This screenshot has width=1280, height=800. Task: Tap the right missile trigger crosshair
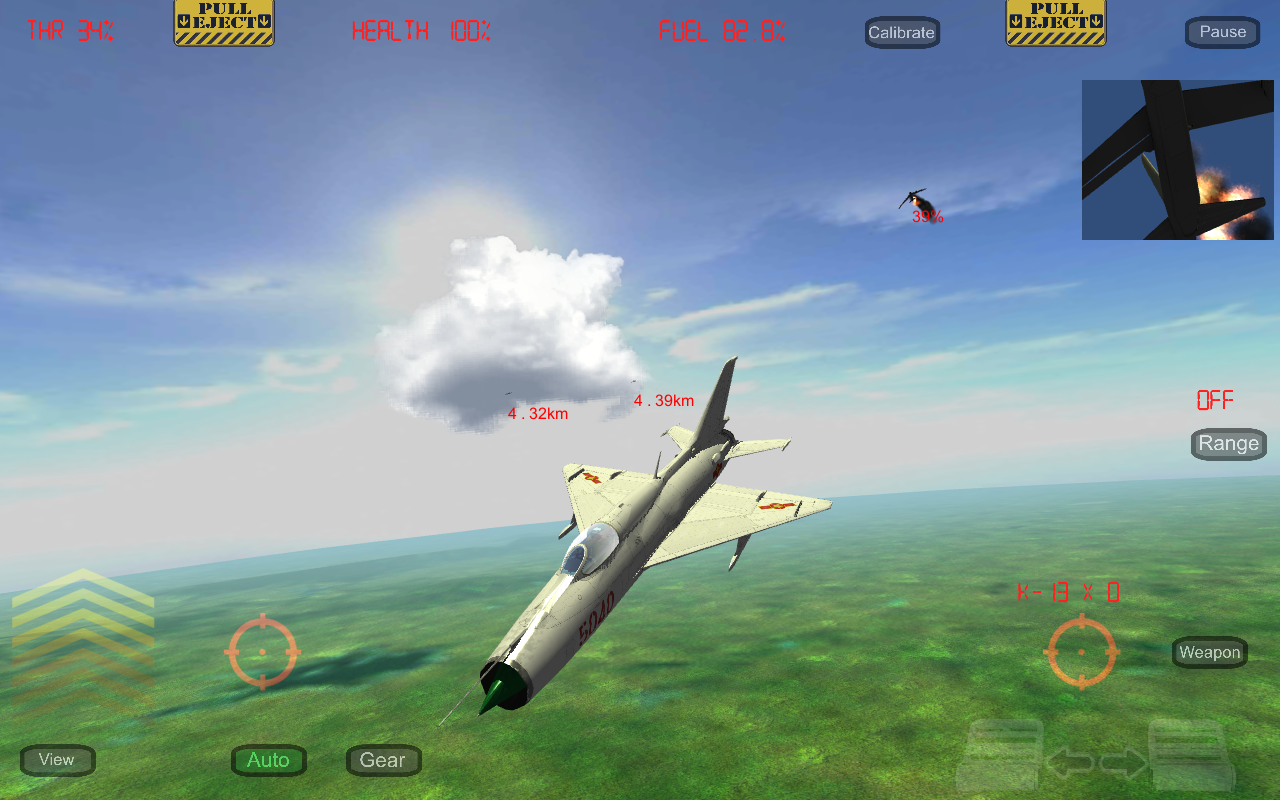1082,652
